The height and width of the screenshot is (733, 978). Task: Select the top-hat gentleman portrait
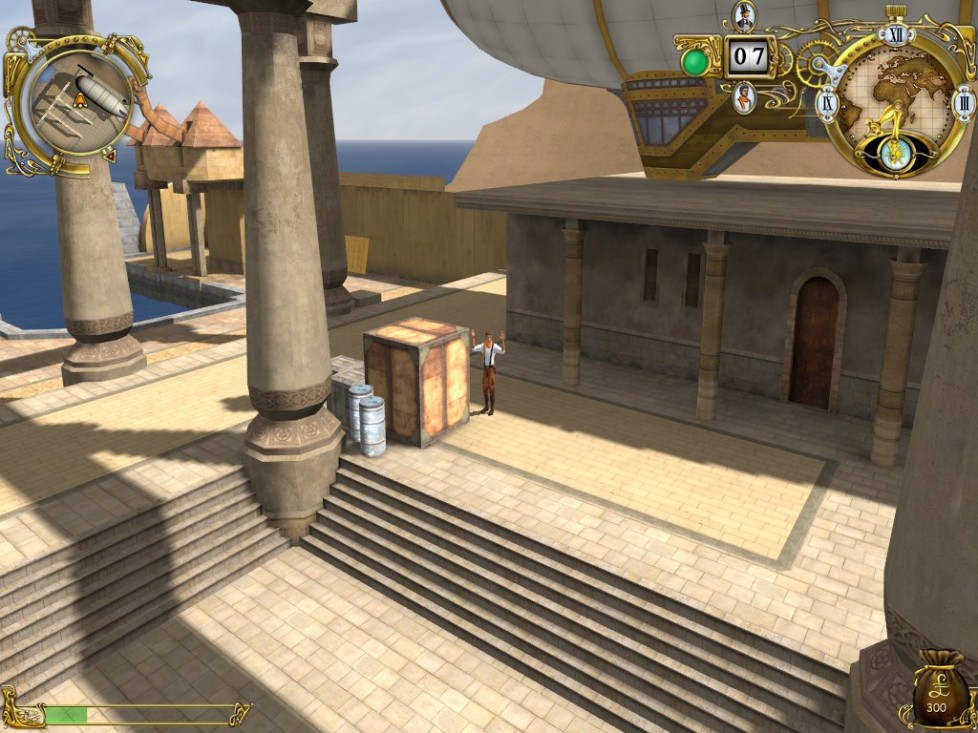coord(744,15)
